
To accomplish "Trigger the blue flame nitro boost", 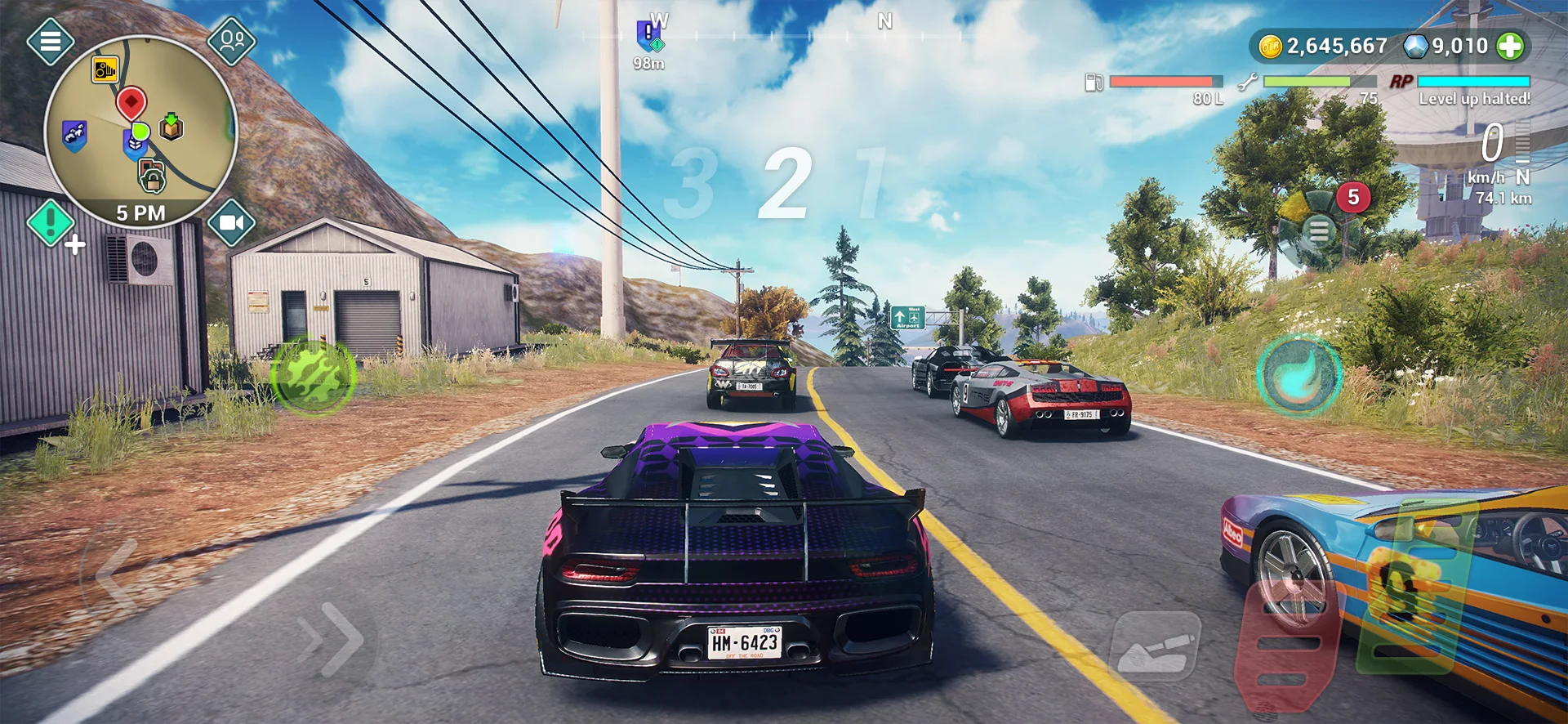I will 1298,375.
